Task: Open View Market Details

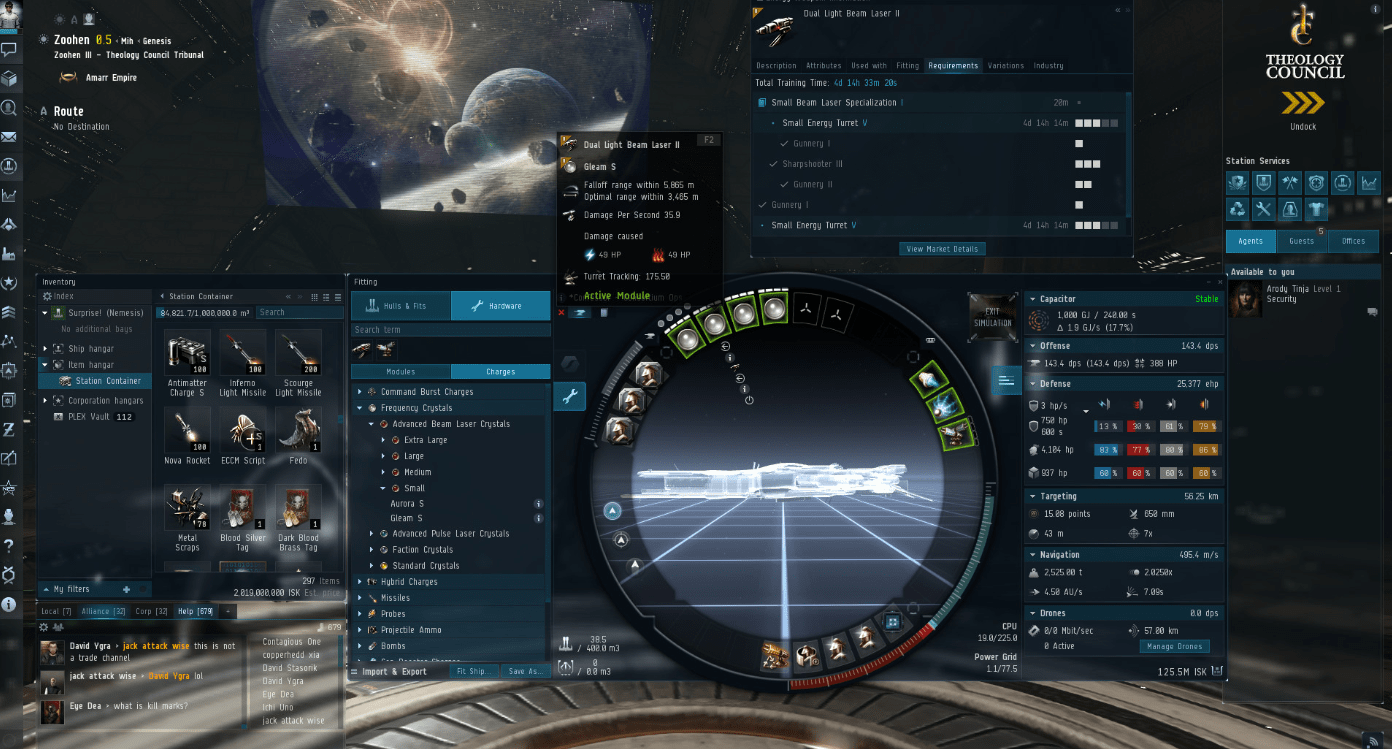Action: (x=943, y=248)
